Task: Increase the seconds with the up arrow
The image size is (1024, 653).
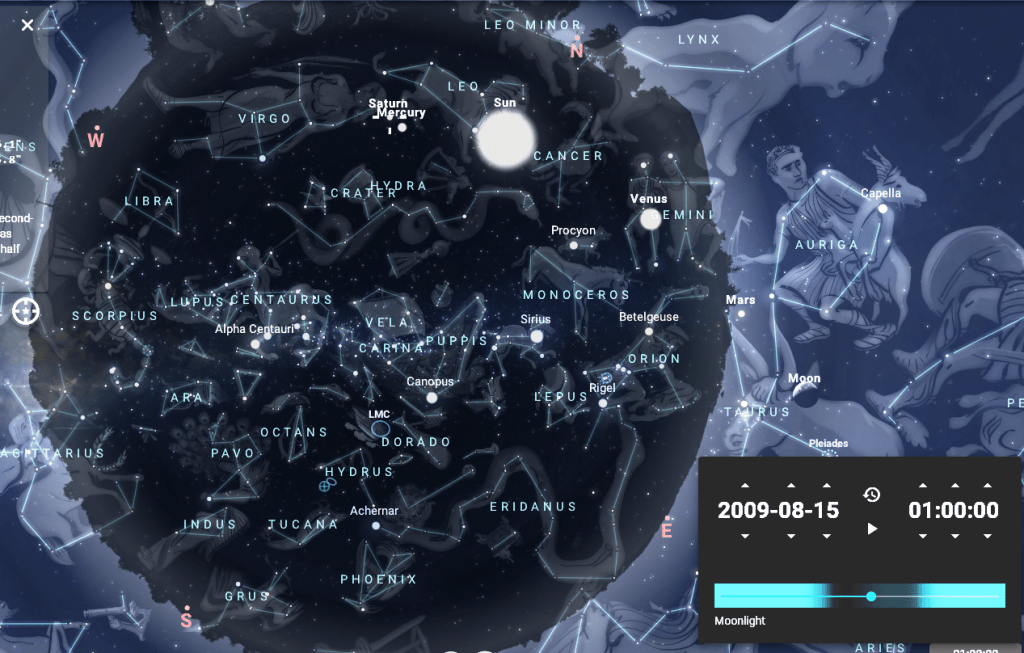Action: pyautogui.click(x=987, y=486)
